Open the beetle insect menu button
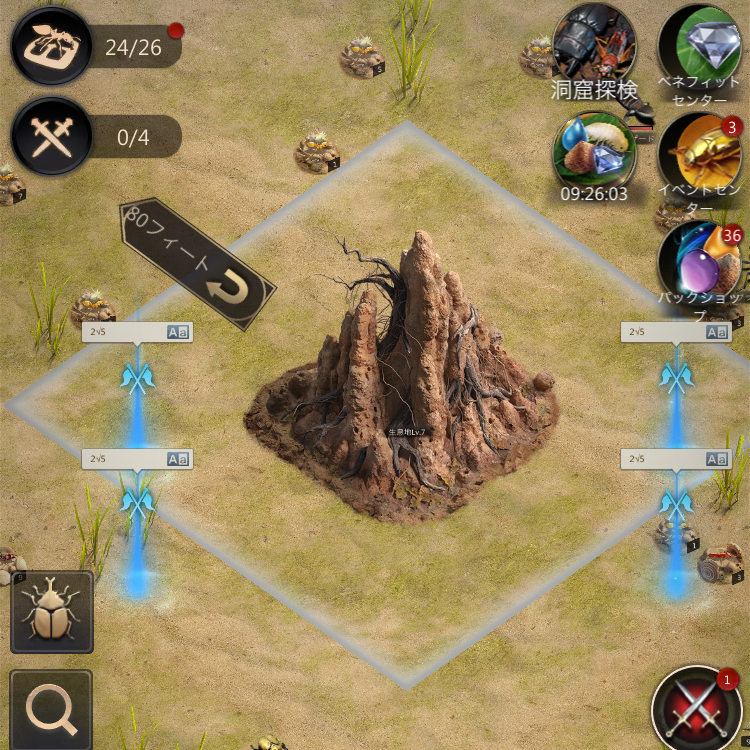The image size is (750, 750). [x=51, y=612]
